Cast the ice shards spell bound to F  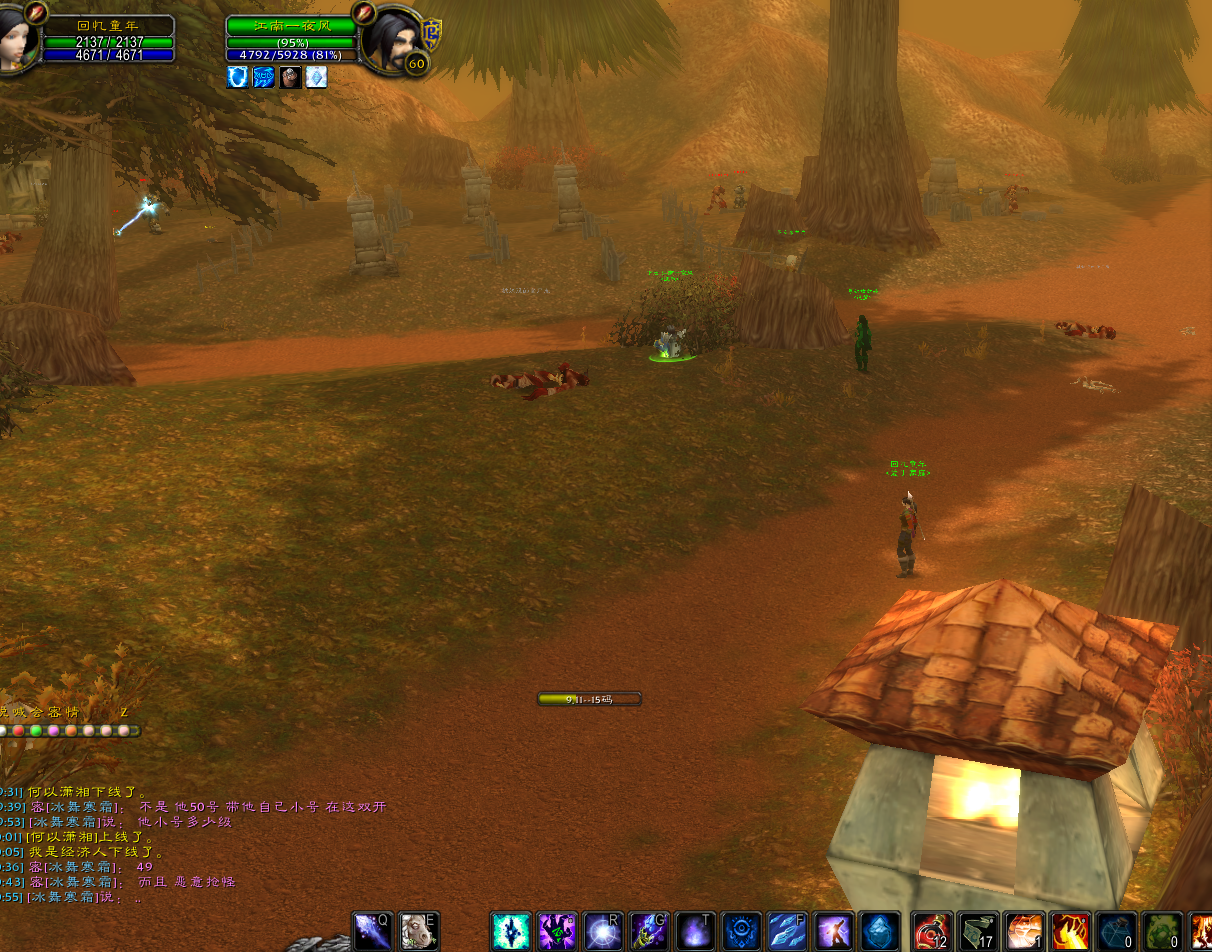[787, 931]
